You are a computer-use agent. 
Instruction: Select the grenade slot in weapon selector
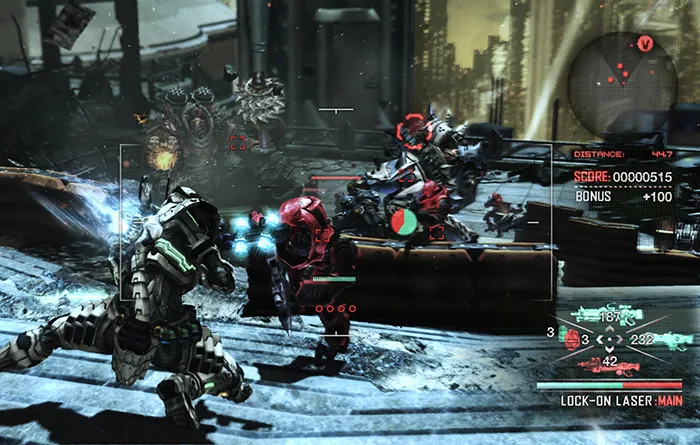572,340
